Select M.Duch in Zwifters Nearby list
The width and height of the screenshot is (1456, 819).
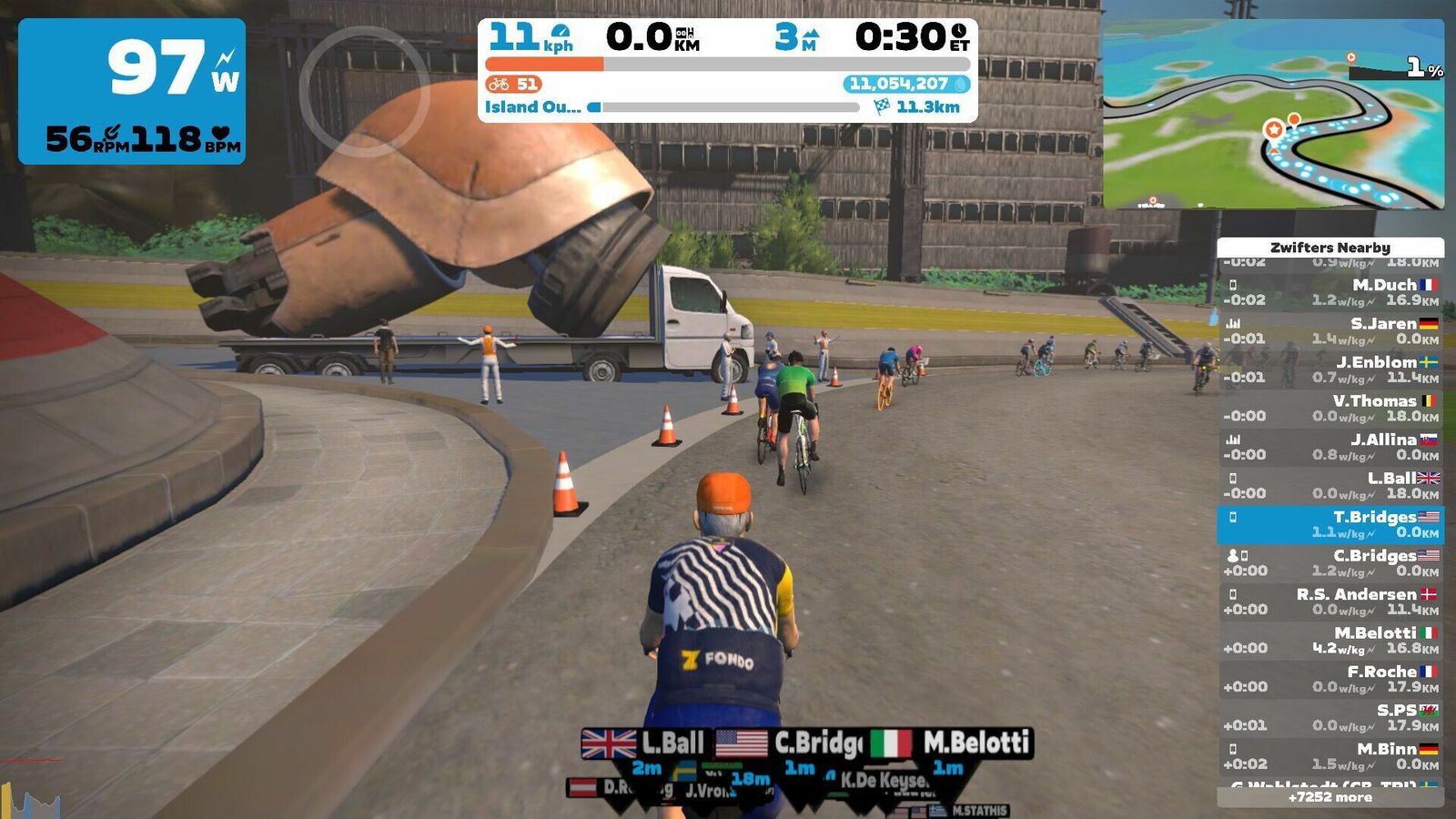click(x=1330, y=292)
